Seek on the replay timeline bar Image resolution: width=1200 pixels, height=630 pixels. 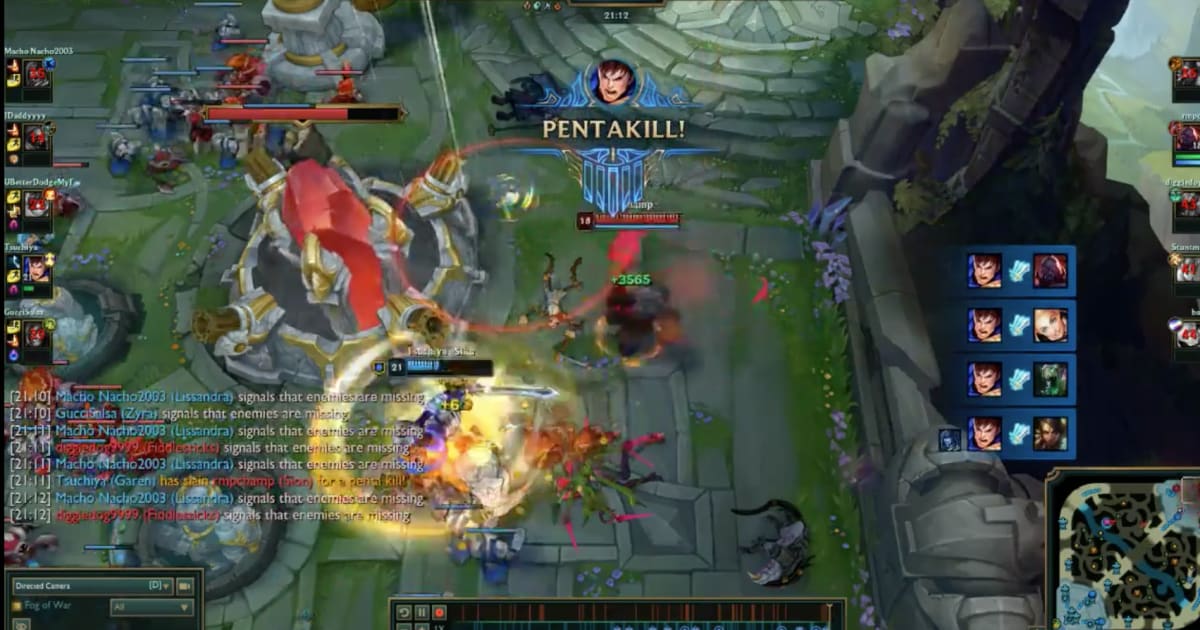(640, 610)
